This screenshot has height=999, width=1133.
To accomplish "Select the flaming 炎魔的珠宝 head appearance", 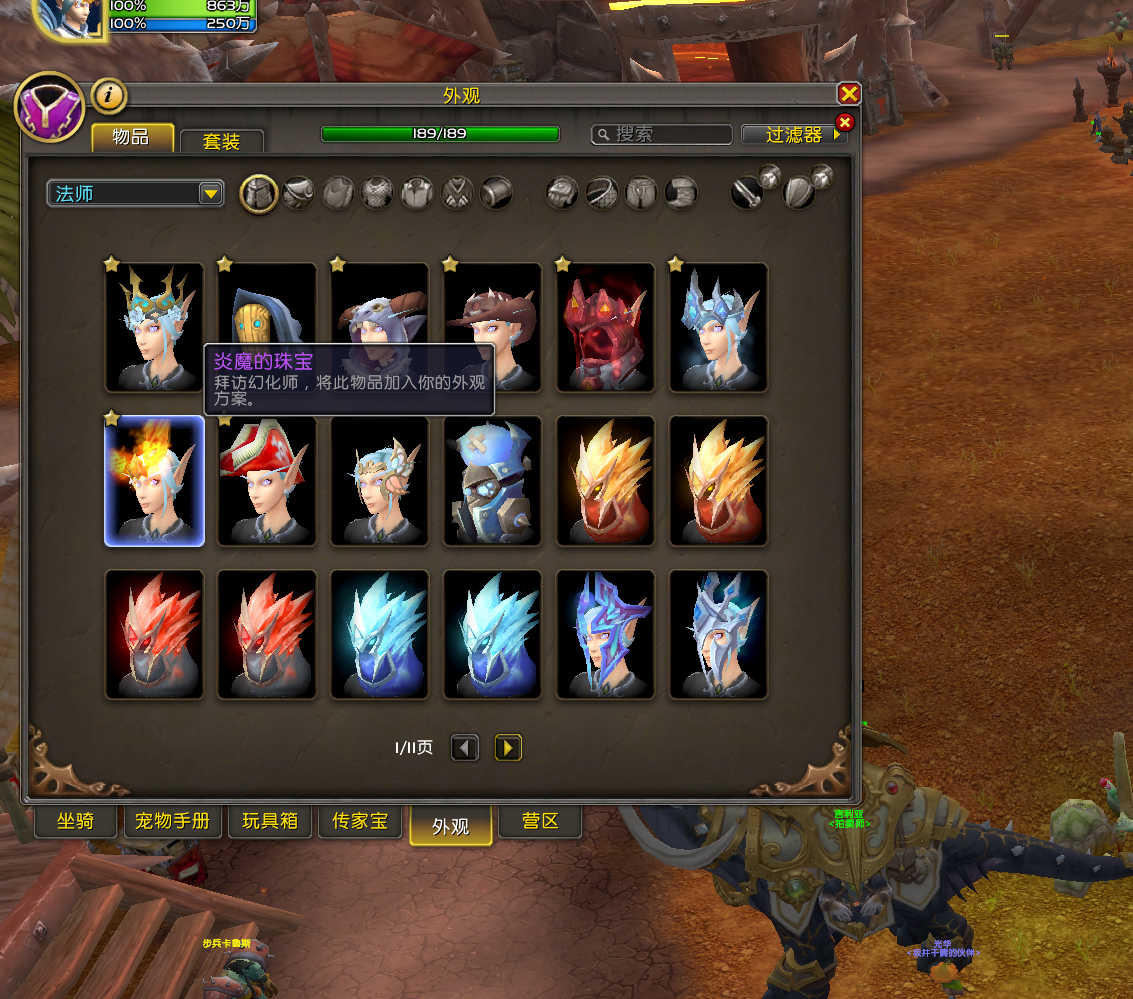I will pyautogui.click(x=154, y=481).
